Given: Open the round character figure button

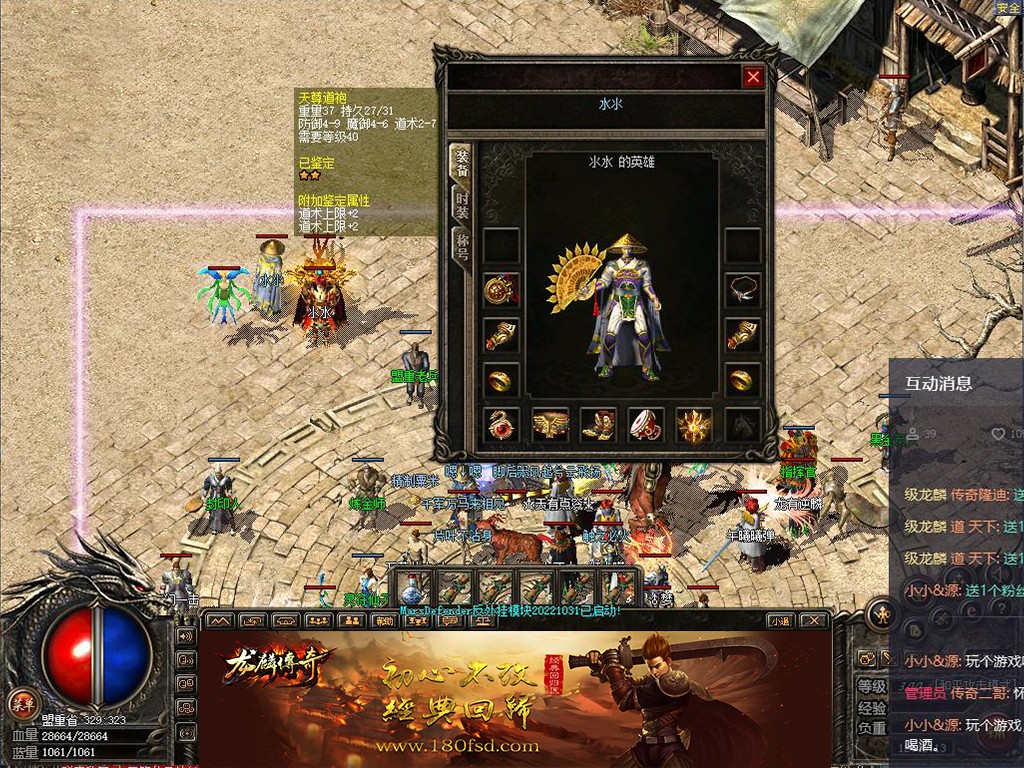Looking at the screenshot, I should [x=882, y=611].
